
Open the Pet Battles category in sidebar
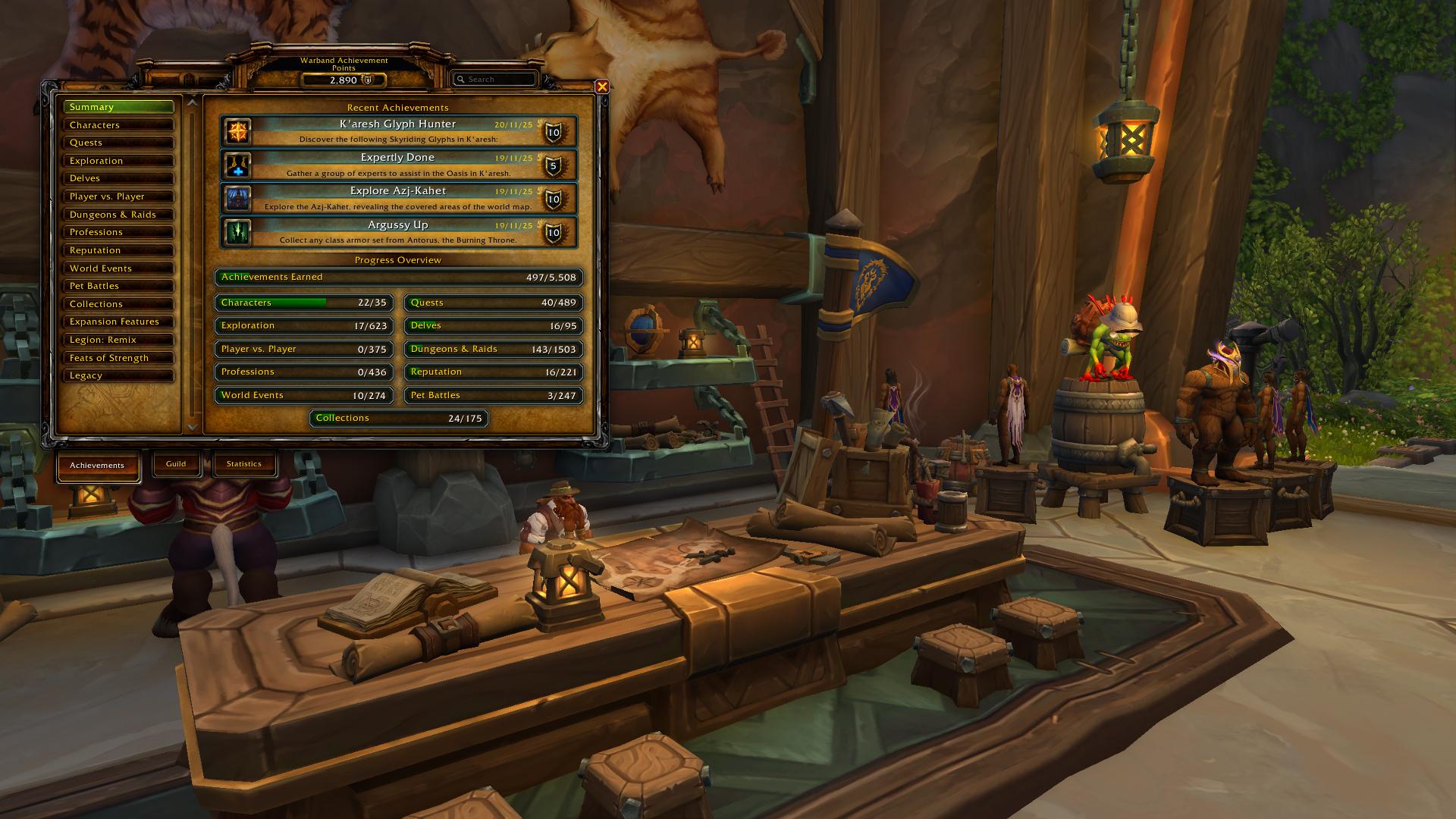[x=118, y=286]
